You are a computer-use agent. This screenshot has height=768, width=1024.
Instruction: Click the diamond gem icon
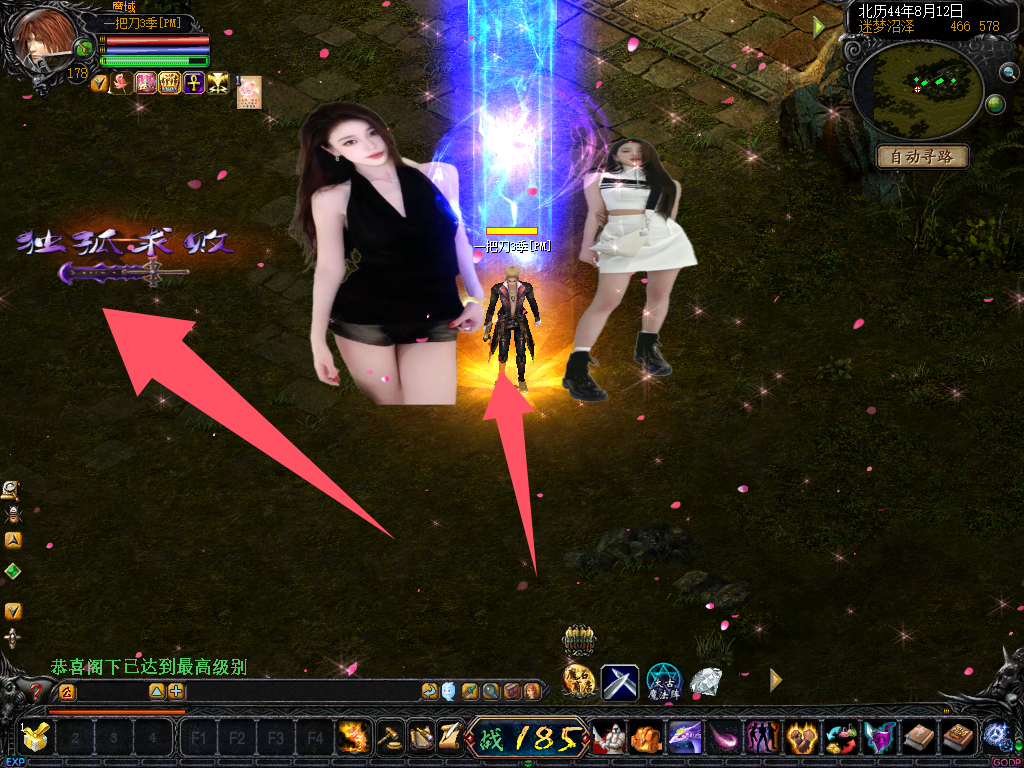[707, 682]
